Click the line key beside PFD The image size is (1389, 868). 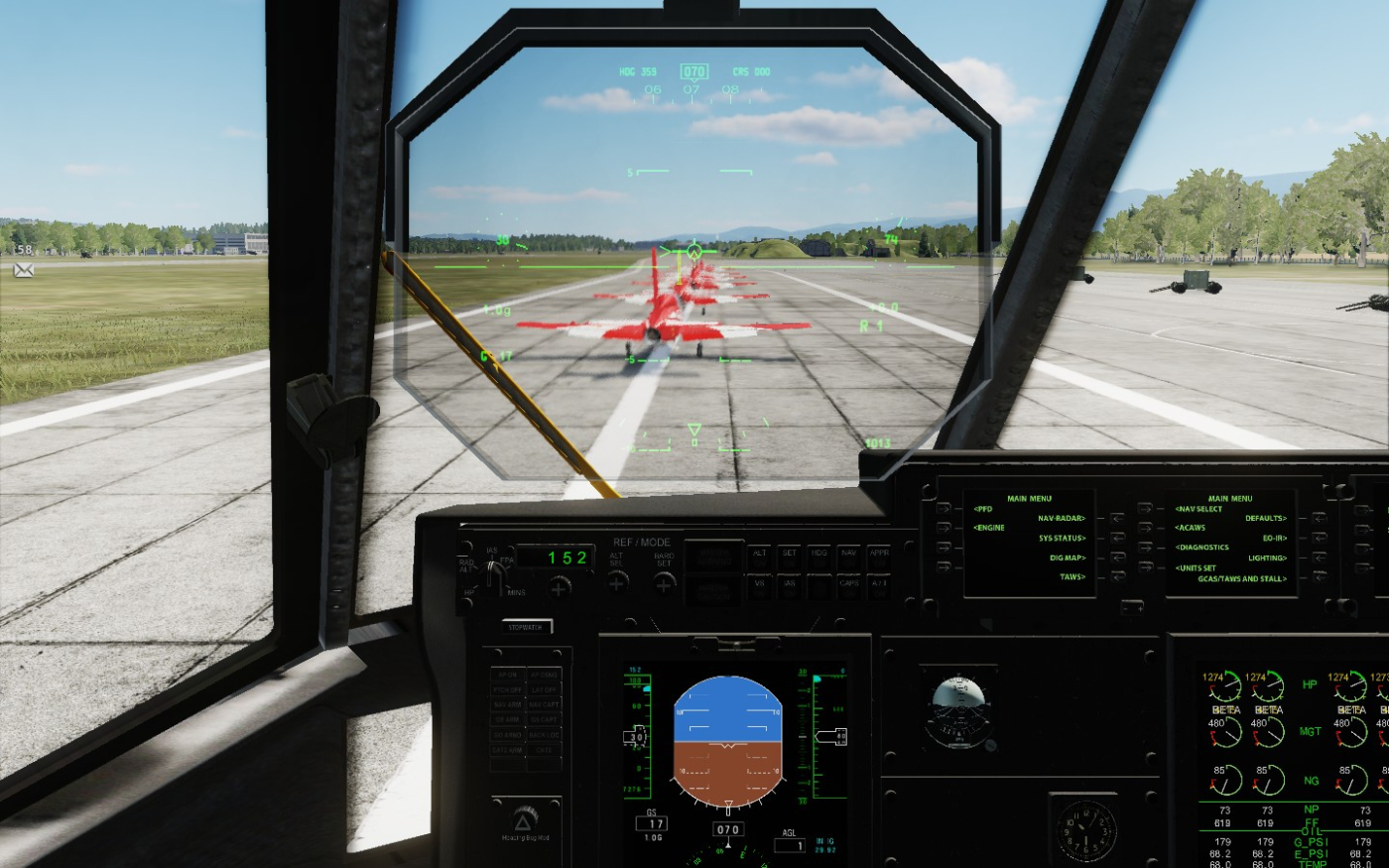pos(944,509)
